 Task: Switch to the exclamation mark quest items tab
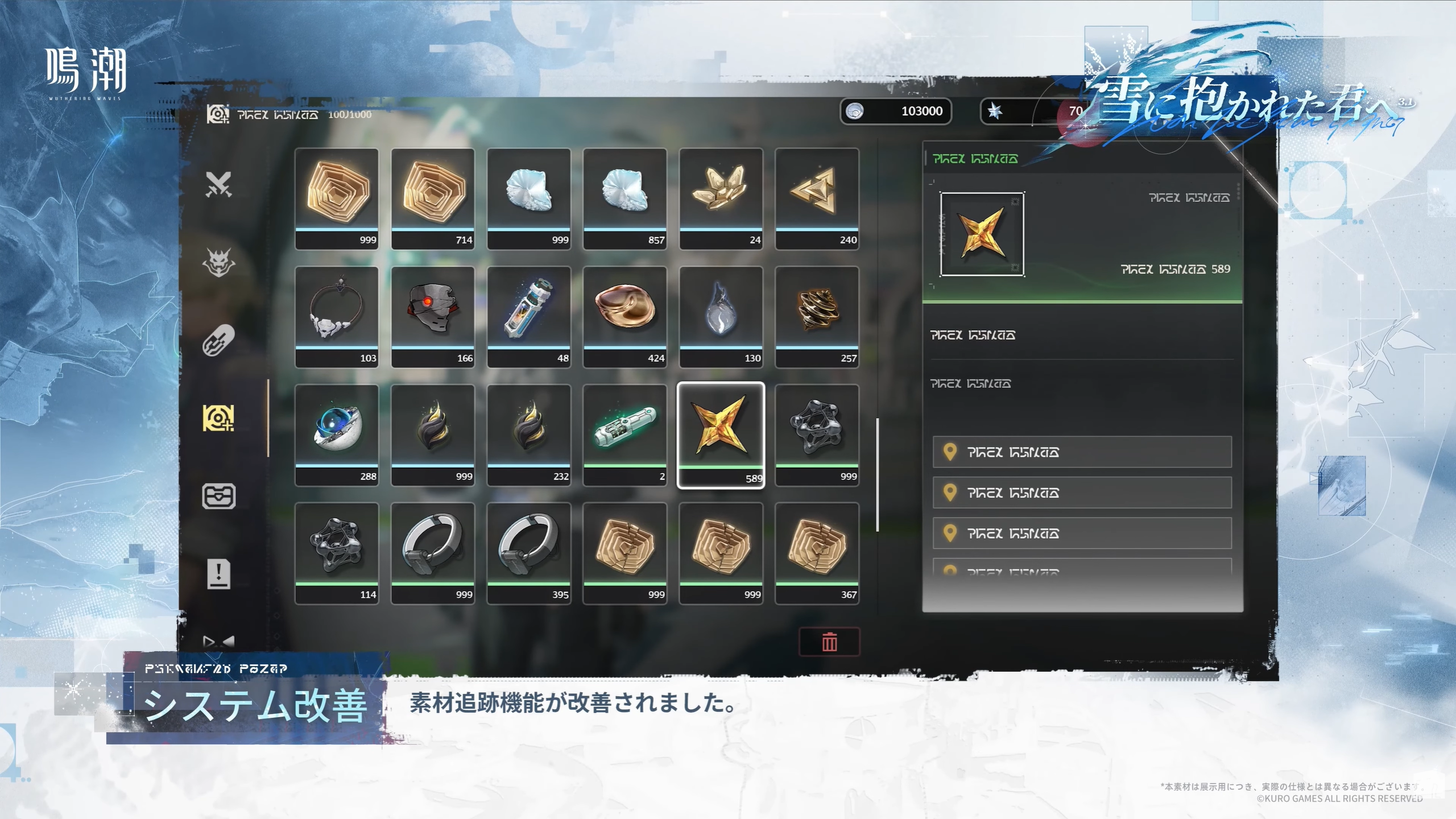pos(218,573)
